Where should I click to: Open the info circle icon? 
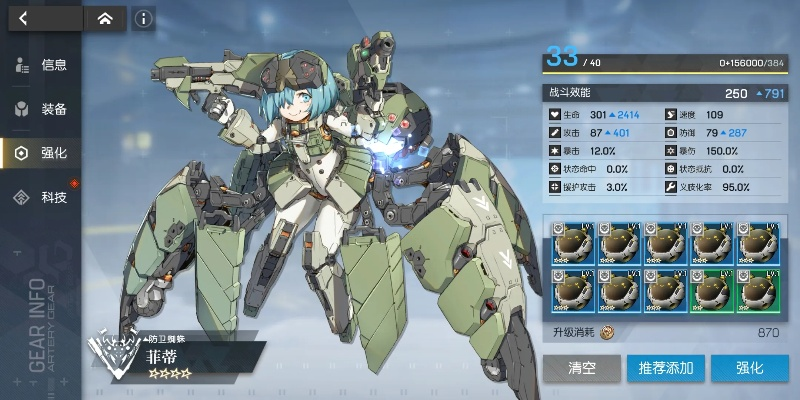coord(144,18)
